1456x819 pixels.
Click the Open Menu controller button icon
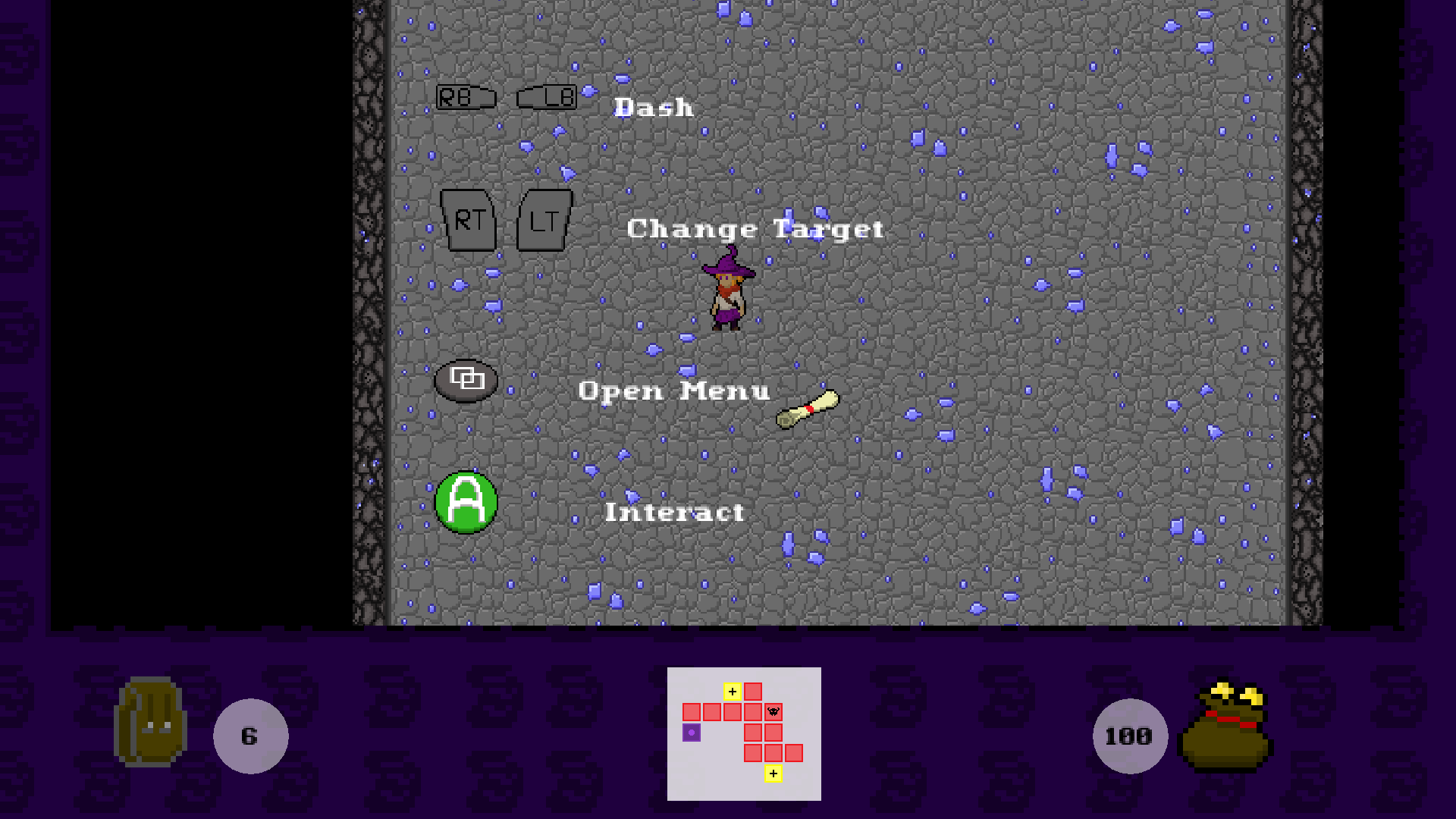(x=466, y=381)
